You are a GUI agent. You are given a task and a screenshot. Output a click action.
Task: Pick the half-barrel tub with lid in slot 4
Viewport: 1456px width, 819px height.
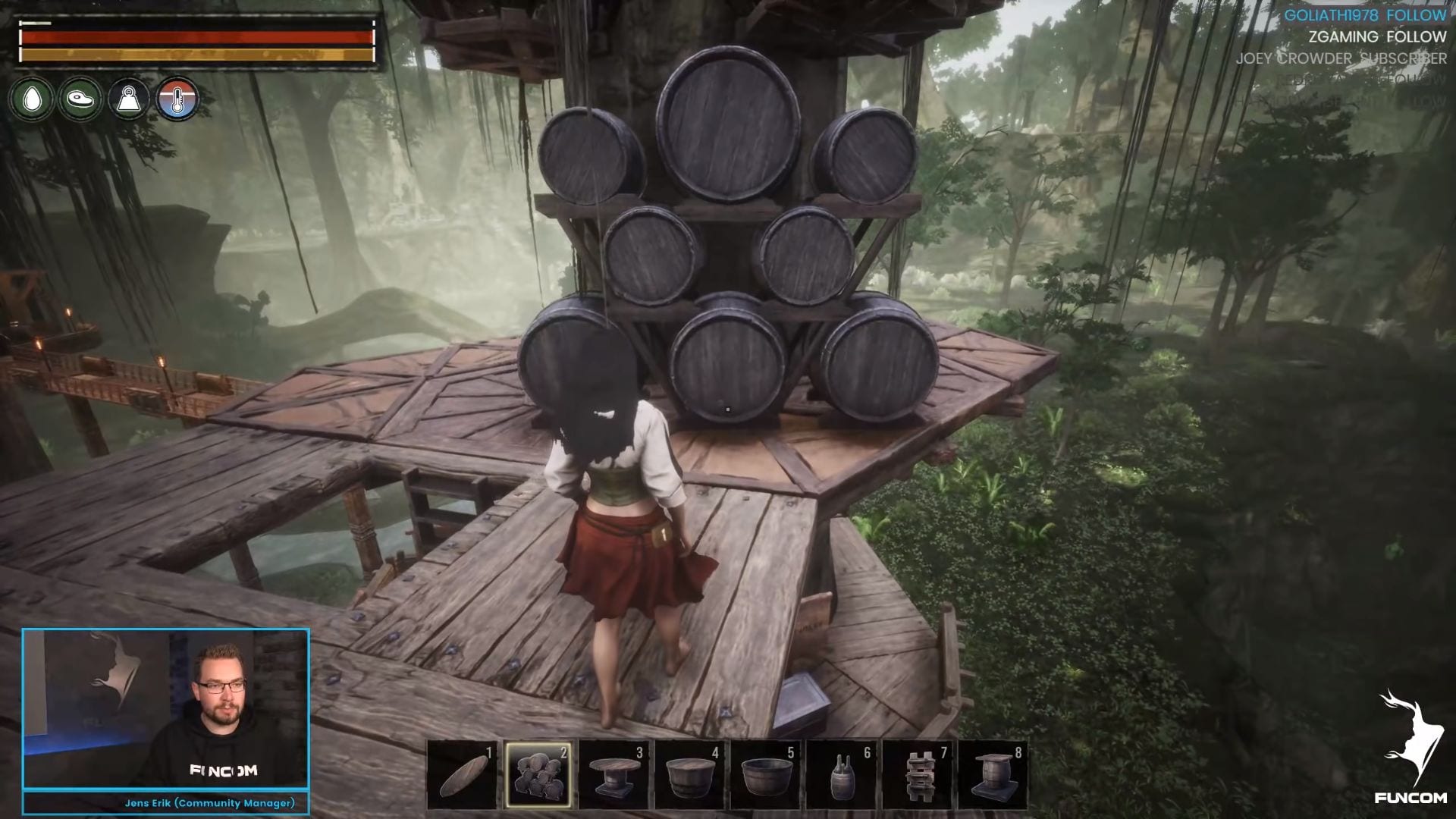pyautogui.click(x=689, y=774)
